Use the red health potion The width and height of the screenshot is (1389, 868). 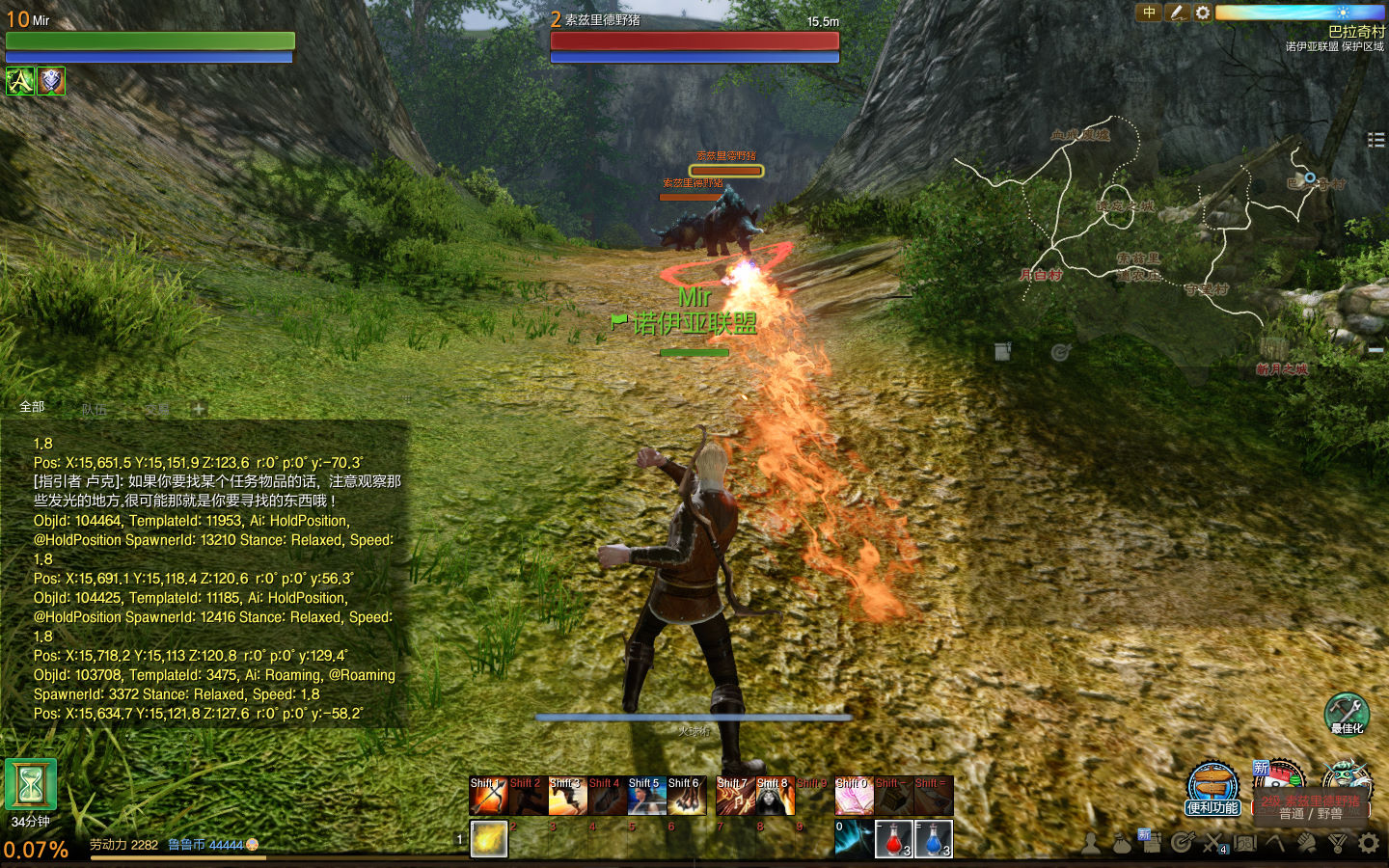893,839
